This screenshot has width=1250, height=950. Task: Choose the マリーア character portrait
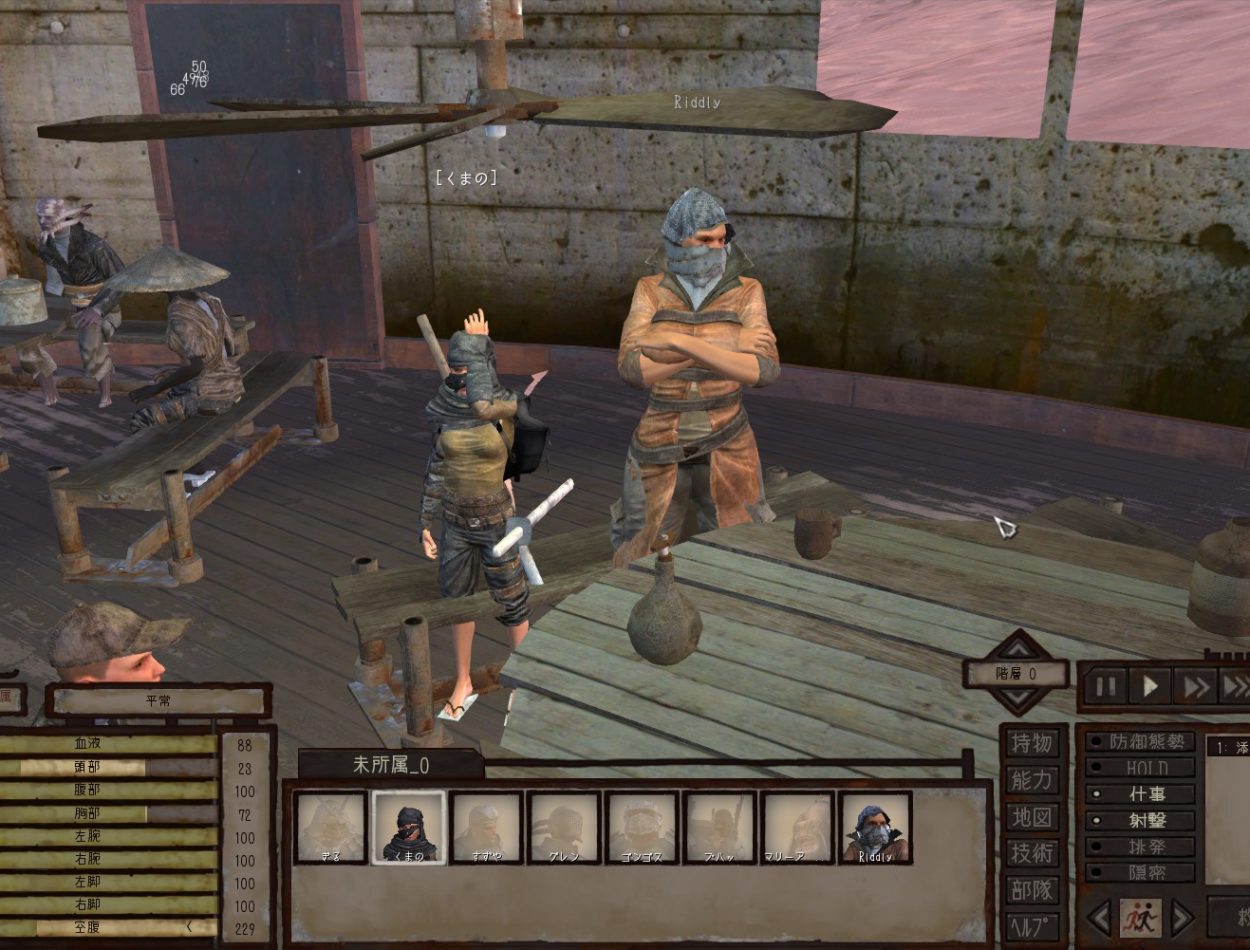point(797,827)
